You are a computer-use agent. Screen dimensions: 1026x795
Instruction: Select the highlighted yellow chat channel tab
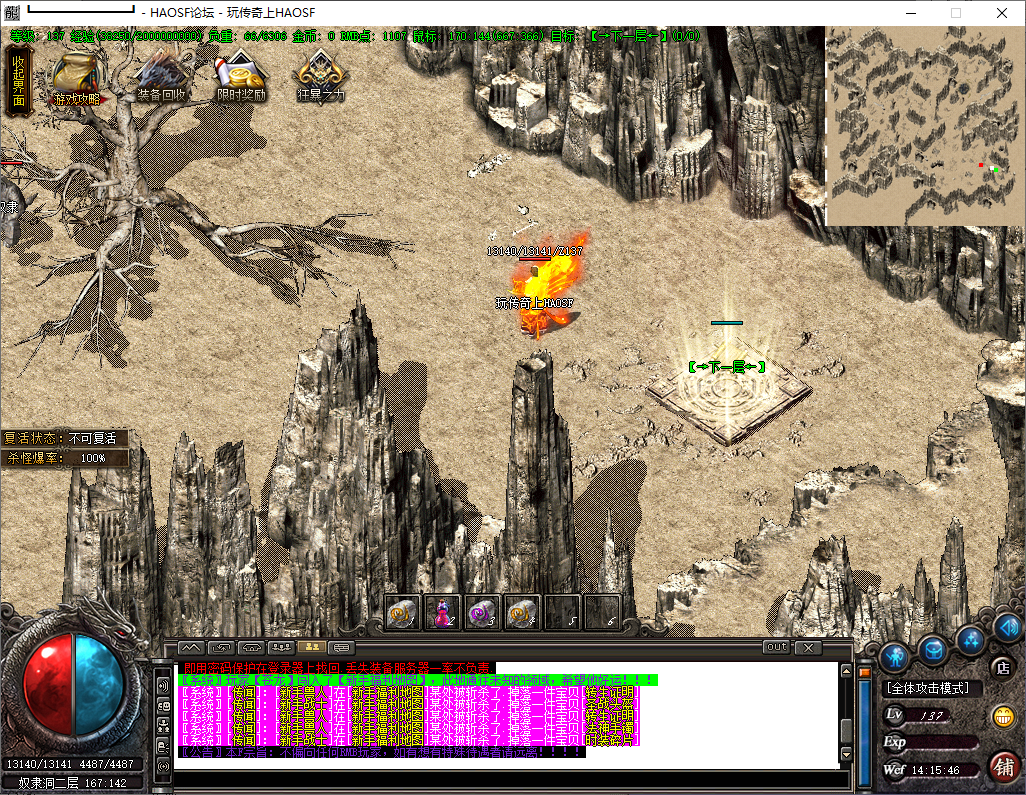310,647
